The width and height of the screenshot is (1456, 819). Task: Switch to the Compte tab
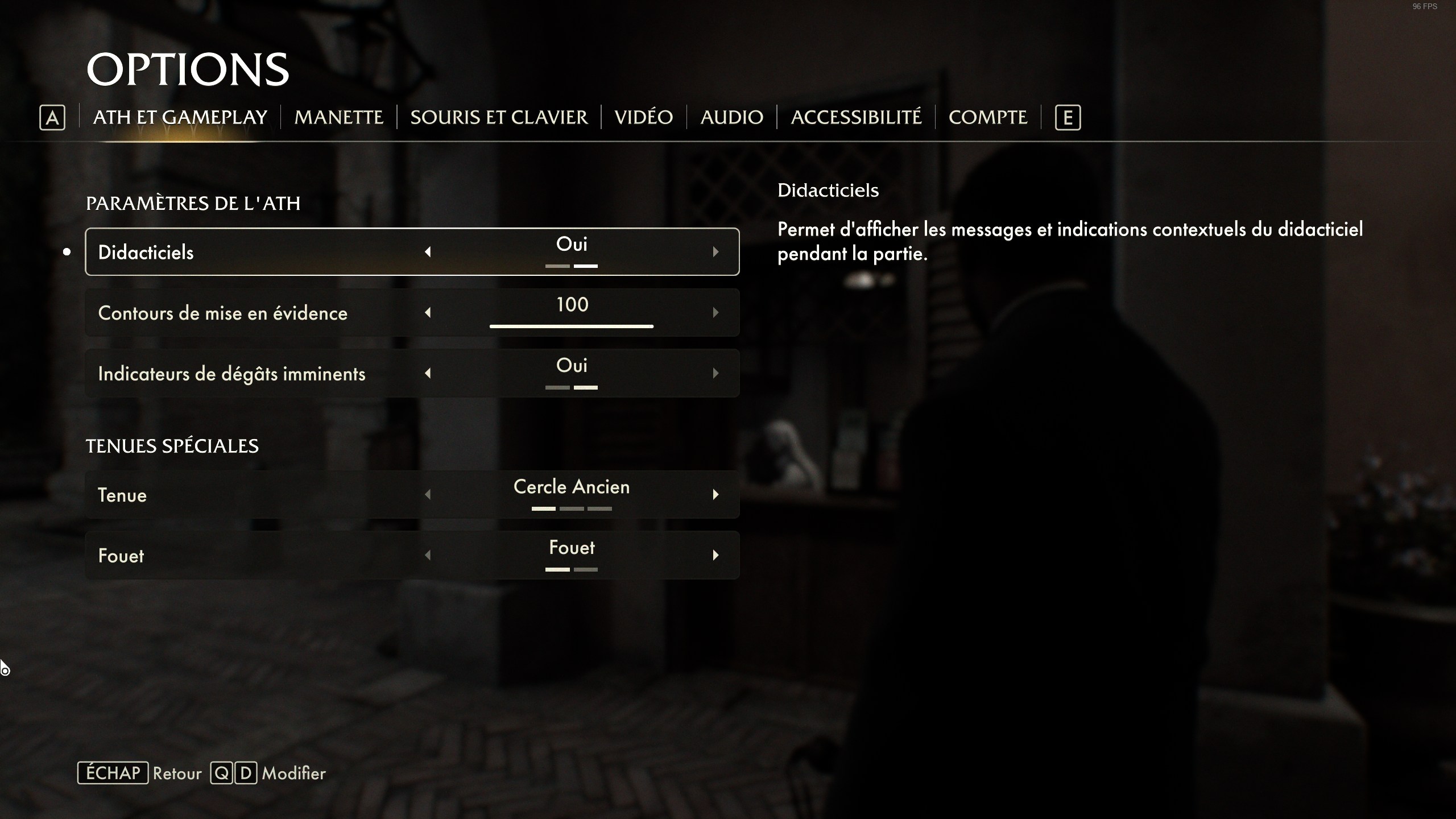coord(987,117)
